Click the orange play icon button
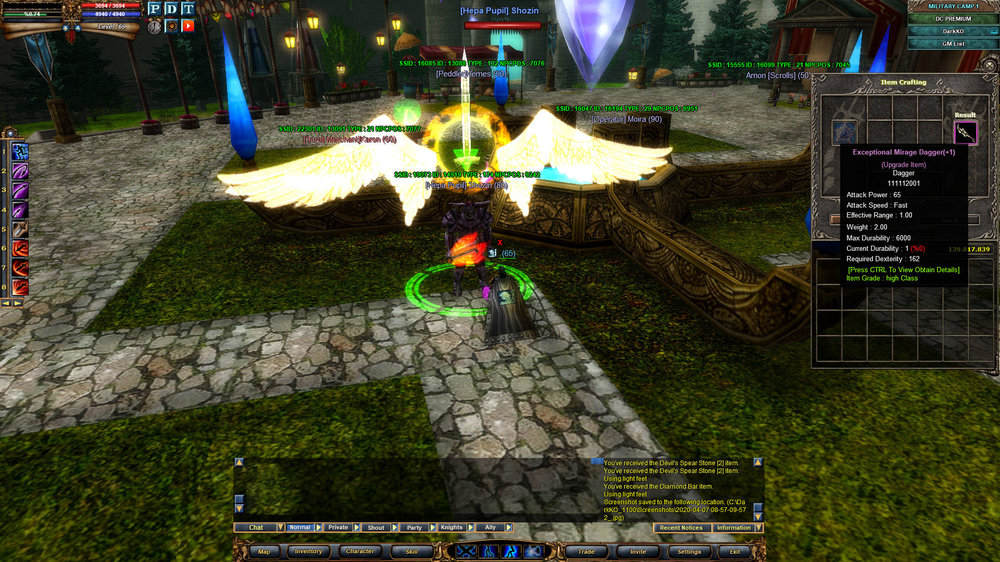This screenshot has width=1000, height=562. tap(187, 26)
